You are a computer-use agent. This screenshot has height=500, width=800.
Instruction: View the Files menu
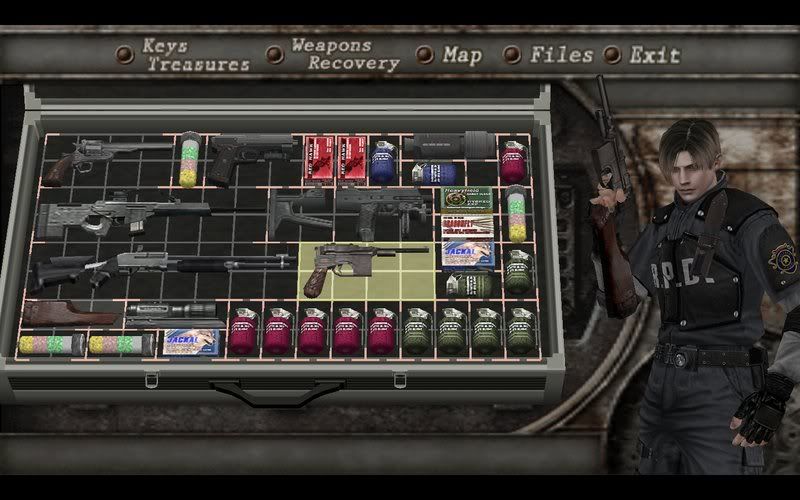[561, 55]
